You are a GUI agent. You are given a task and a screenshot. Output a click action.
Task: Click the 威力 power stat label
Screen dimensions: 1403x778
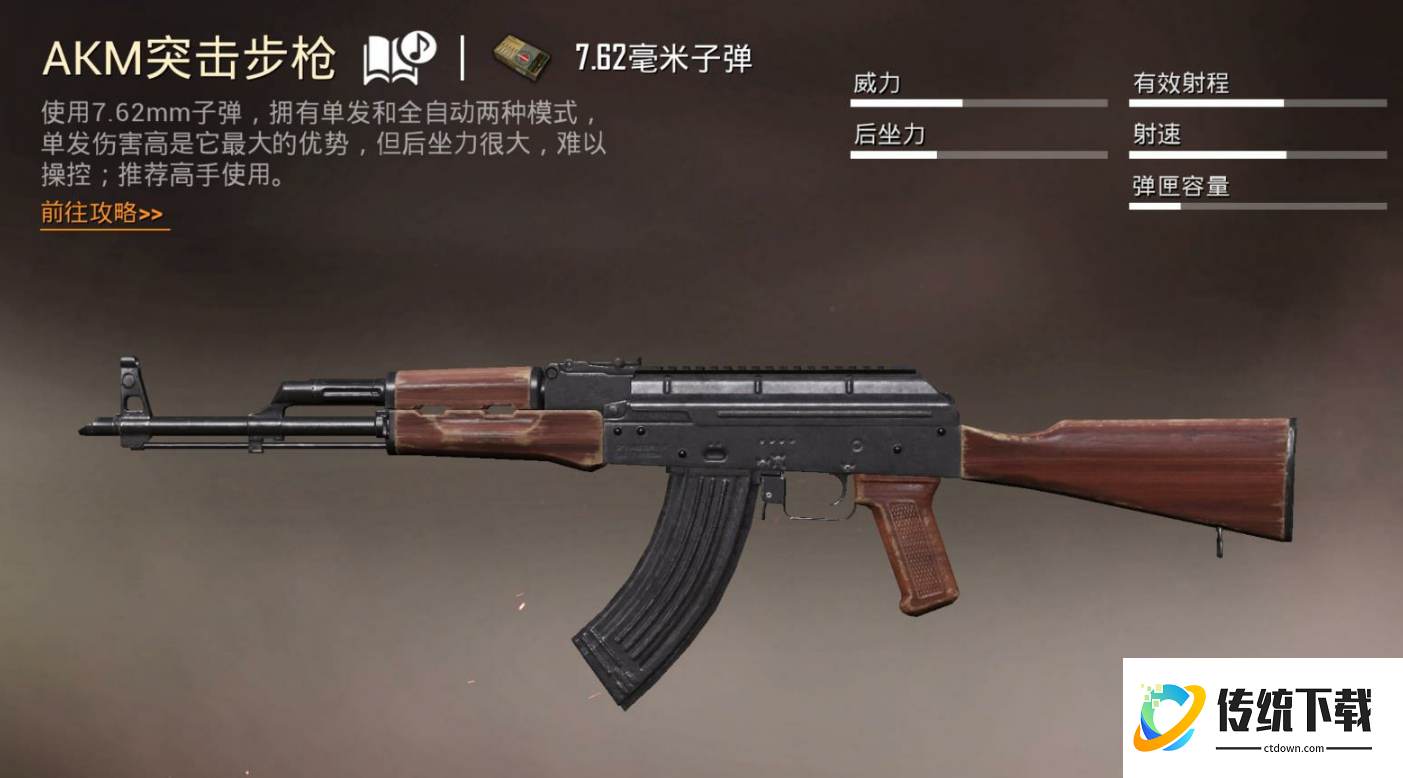[x=875, y=84]
